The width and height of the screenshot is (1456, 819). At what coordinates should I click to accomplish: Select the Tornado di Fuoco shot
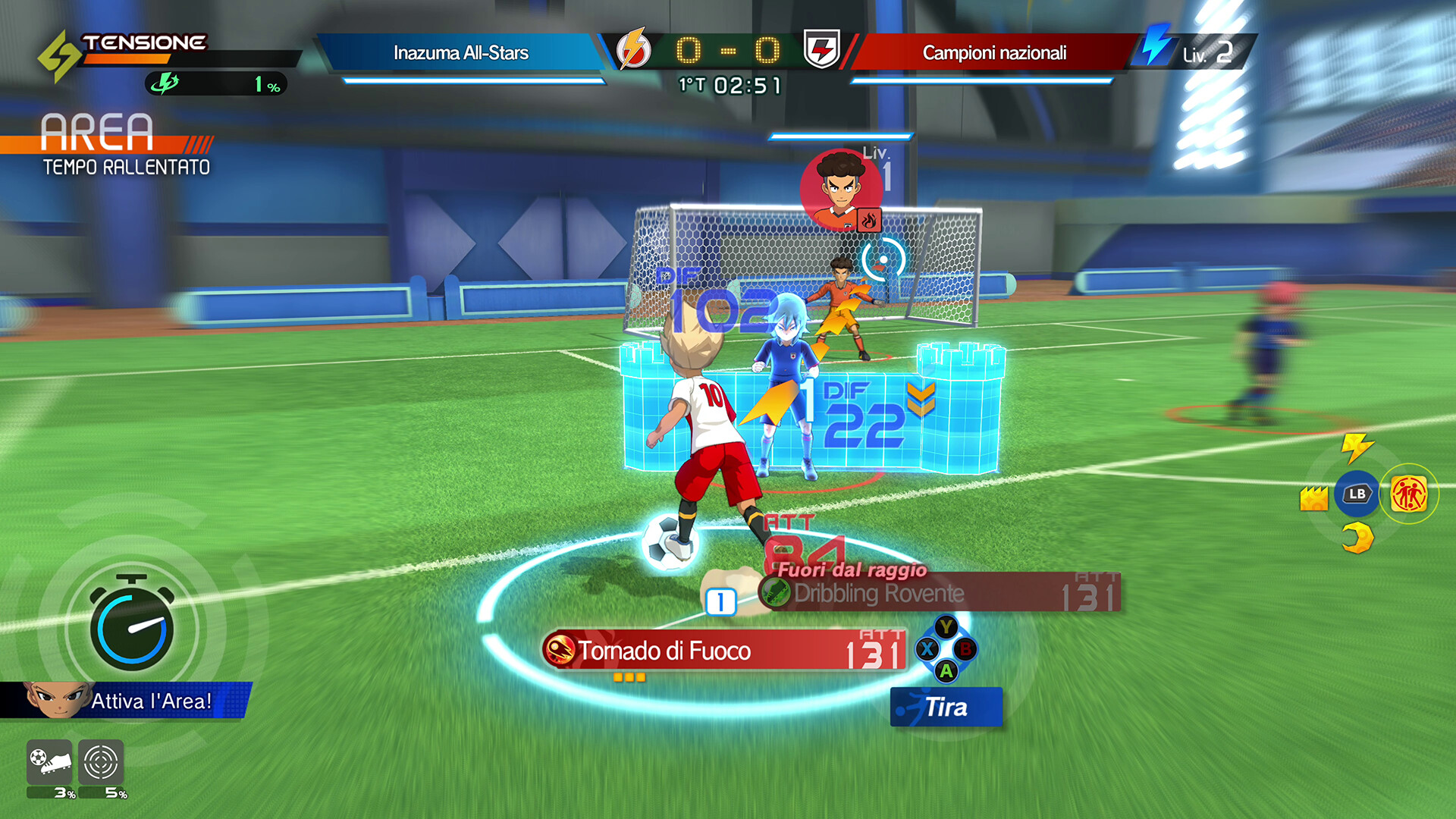pos(724,651)
